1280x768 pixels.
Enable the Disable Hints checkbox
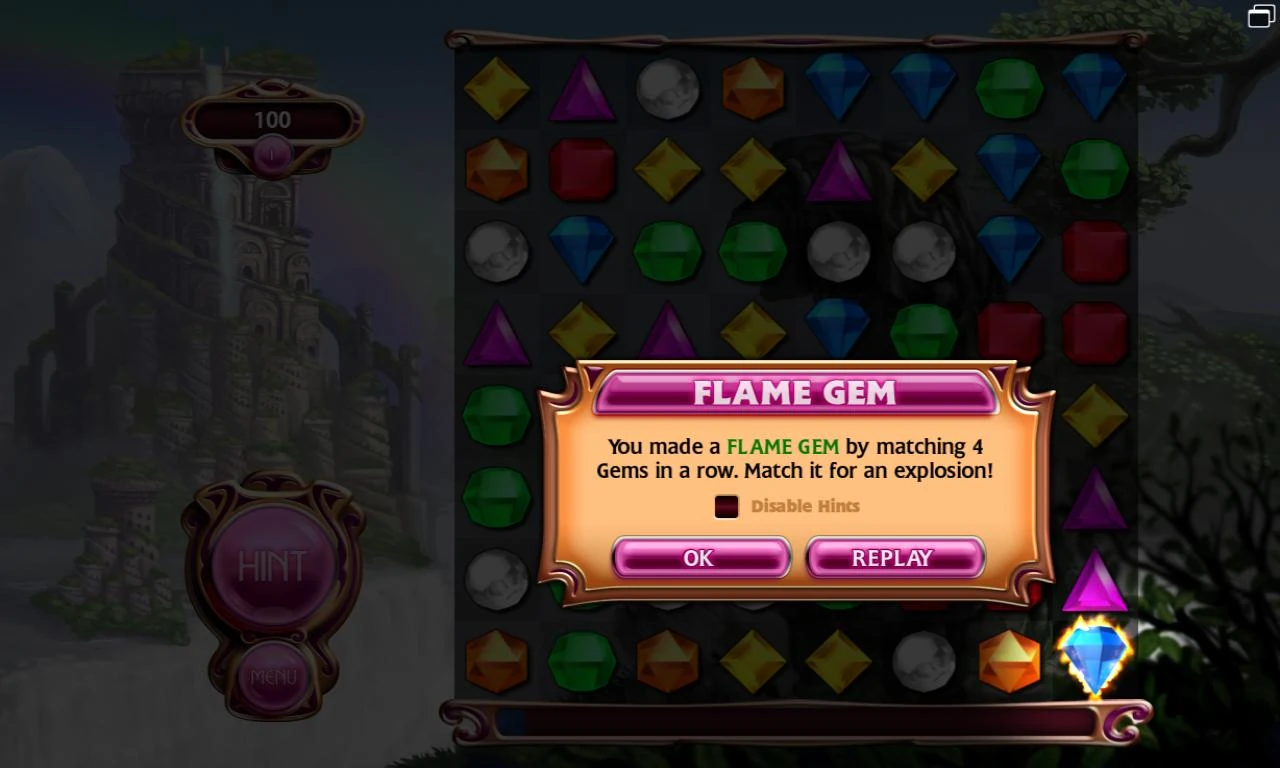(727, 507)
